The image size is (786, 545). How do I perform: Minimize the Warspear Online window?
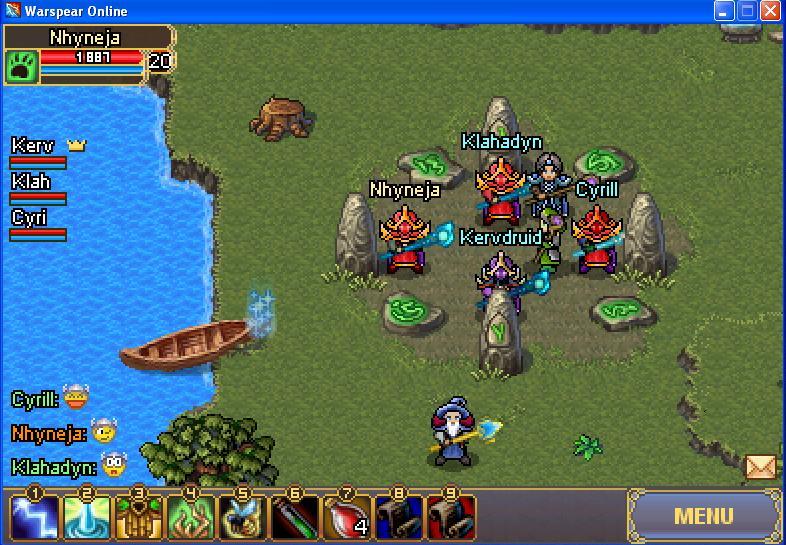[724, 11]
